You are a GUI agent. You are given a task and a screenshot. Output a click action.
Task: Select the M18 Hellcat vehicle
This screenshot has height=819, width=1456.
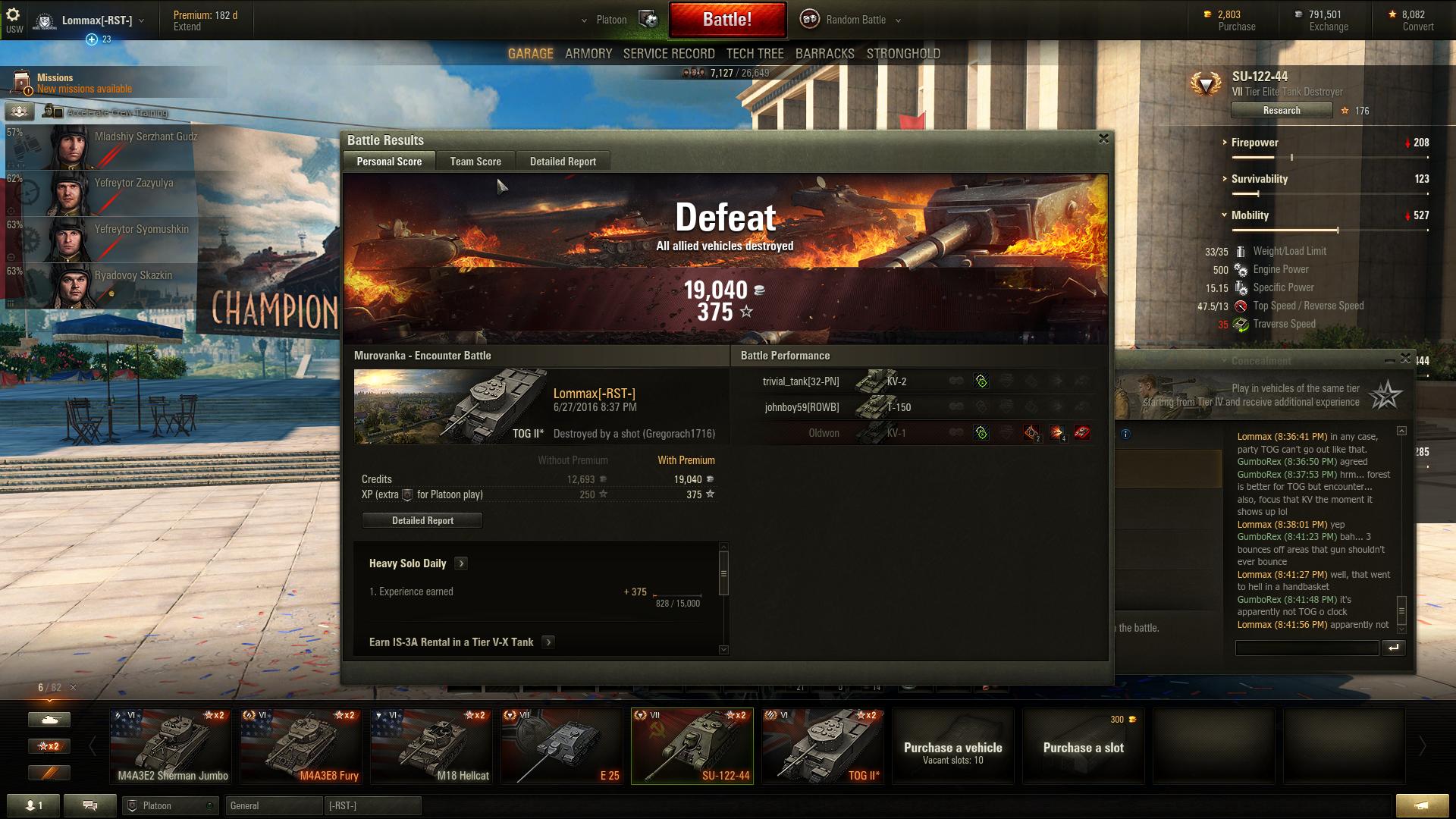pyautogui.click(x=431, y=746)
